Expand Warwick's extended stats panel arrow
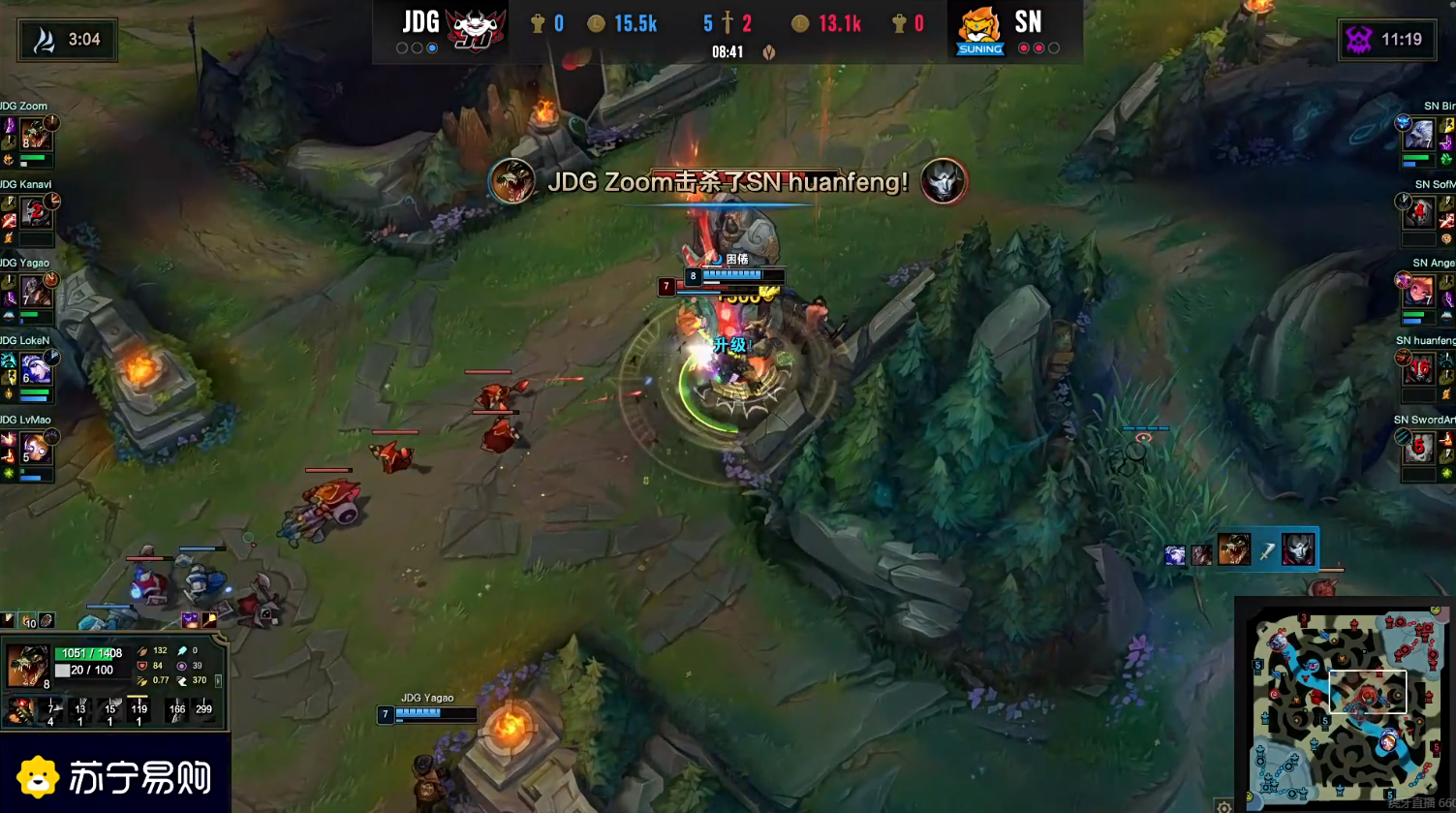The image size is (1456, 813). coord(219,681)
